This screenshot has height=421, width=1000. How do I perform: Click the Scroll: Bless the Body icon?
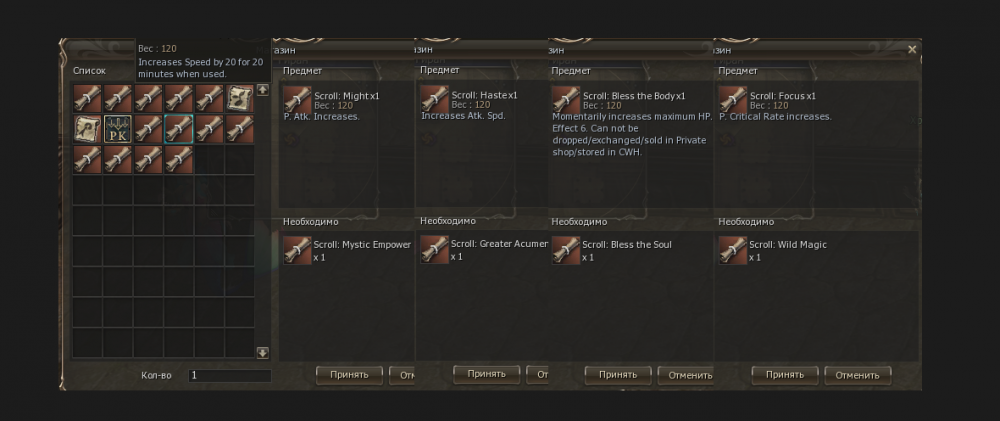565,100
